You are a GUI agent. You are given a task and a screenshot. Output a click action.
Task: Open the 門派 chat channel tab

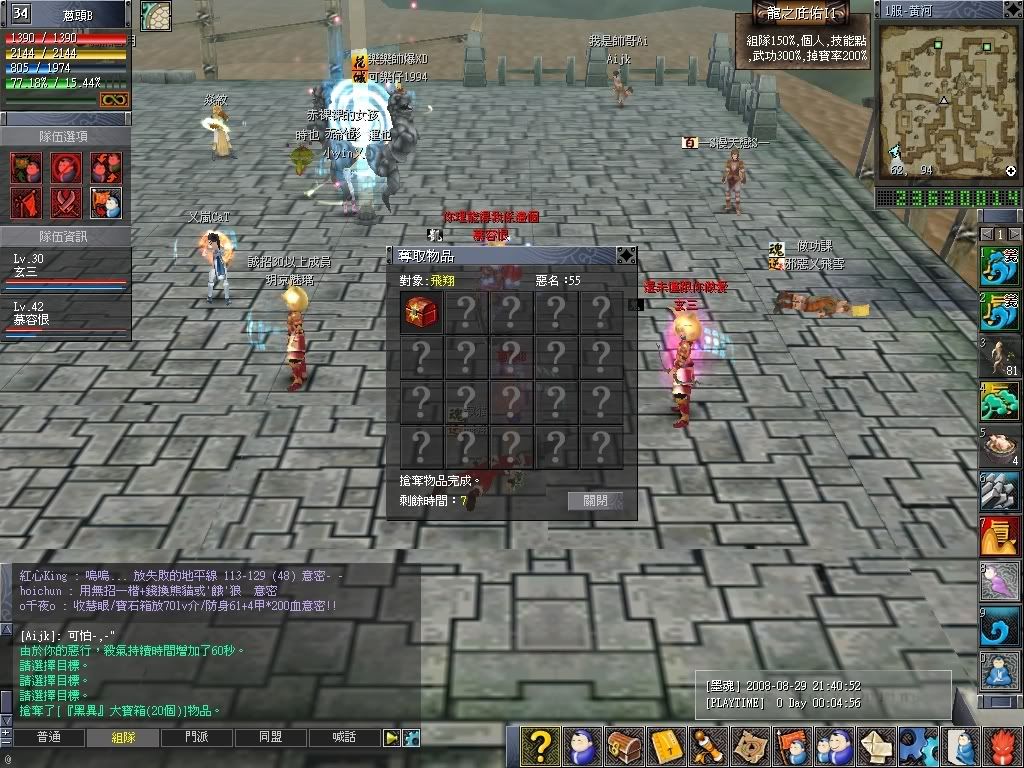(x=197, y=738)
